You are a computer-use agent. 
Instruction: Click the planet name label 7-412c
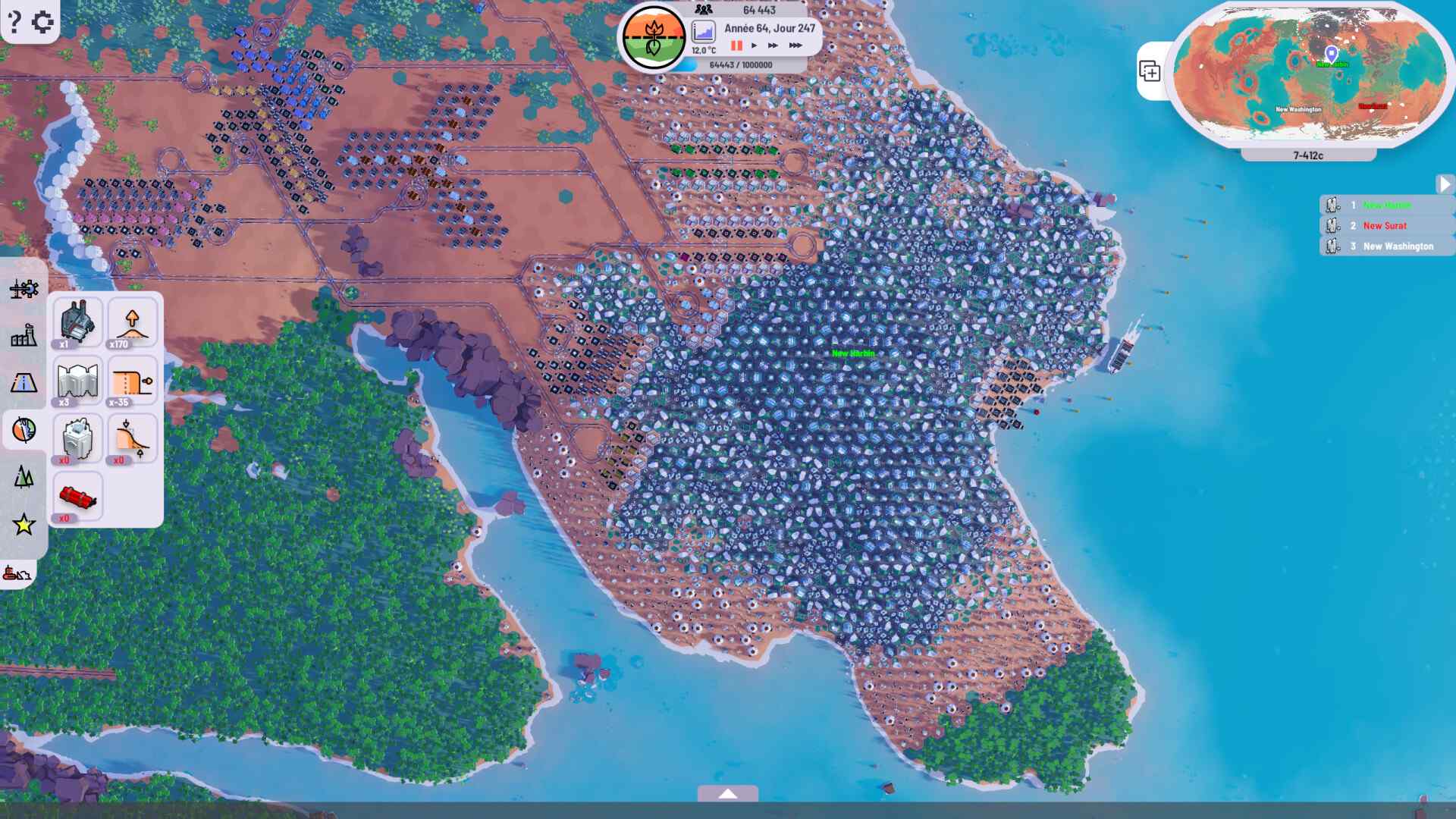pos(1308,154)
